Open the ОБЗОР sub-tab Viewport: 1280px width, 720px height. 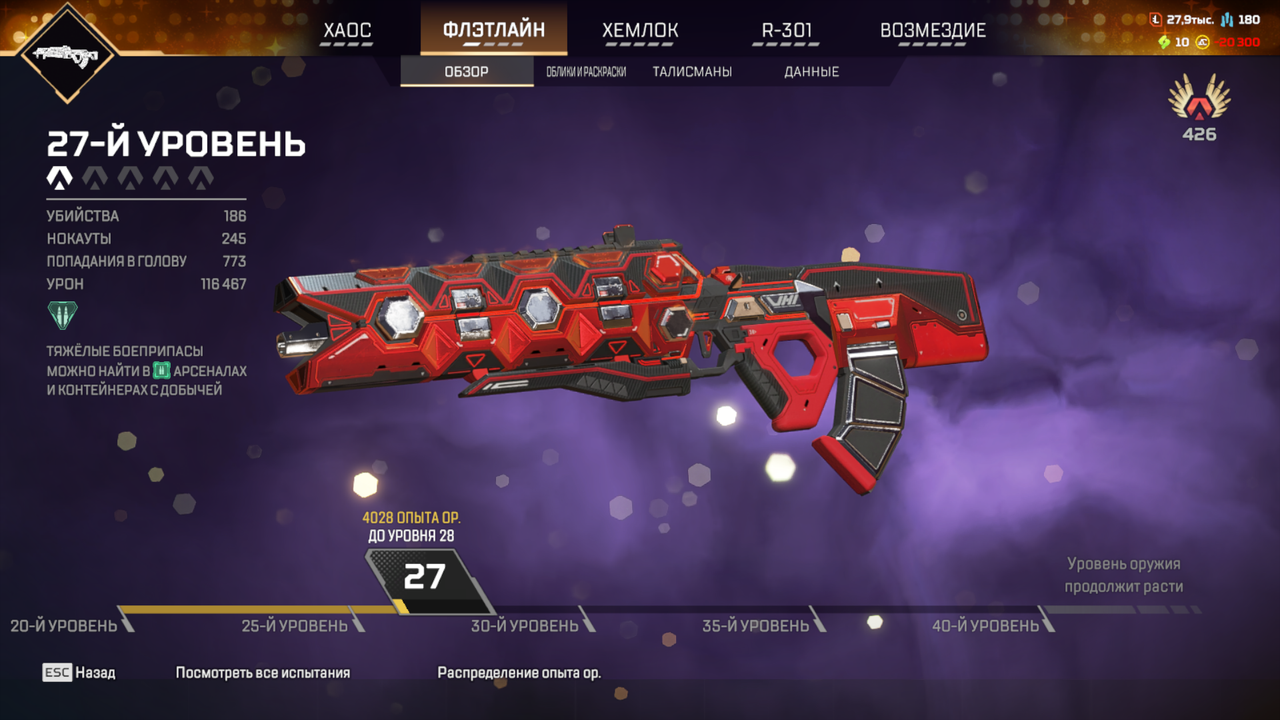coord(467,72)
